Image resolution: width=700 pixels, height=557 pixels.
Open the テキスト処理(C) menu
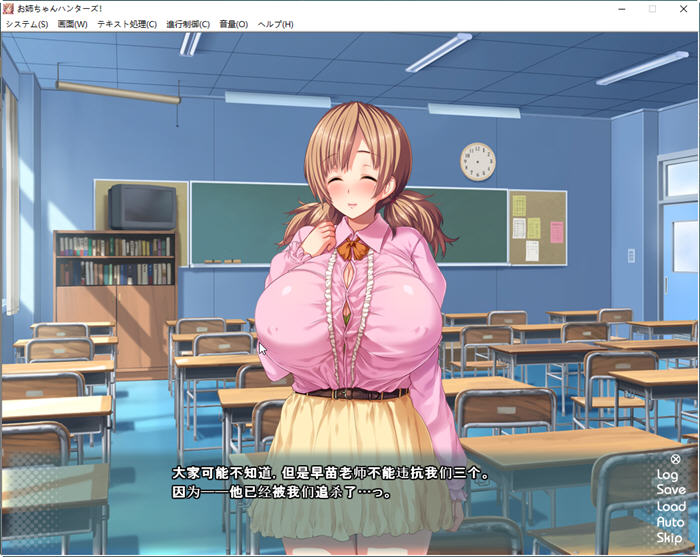tap(126, 24)
